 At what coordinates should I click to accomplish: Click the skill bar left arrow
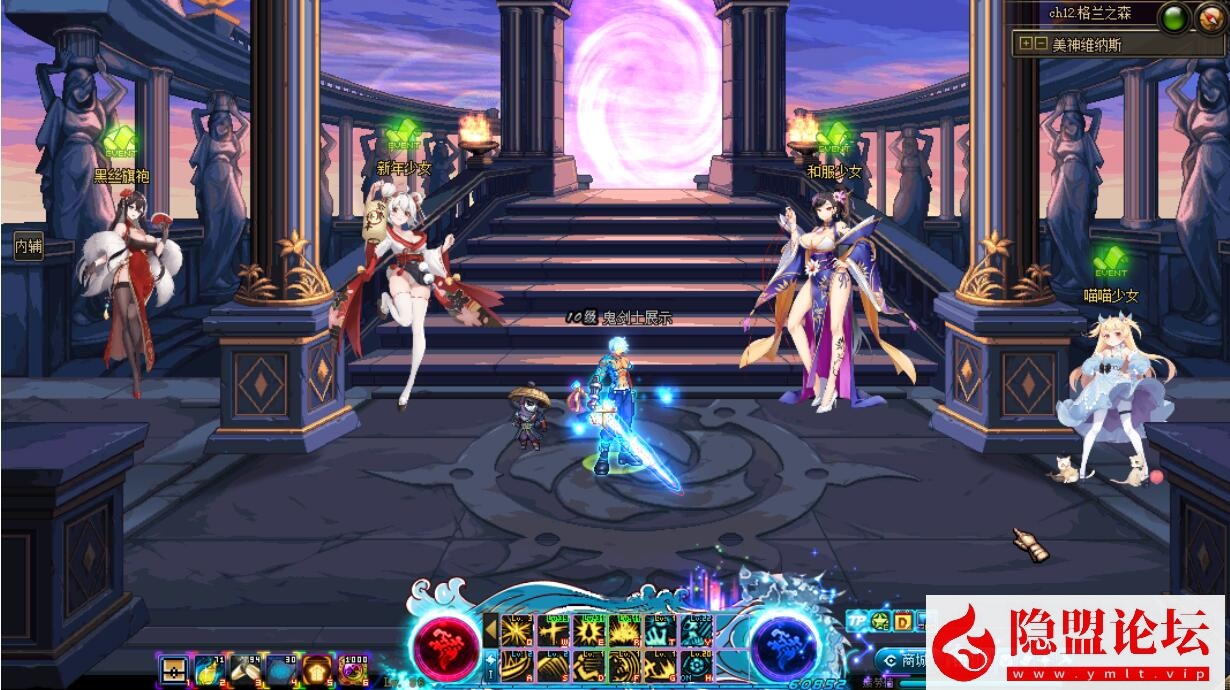point(490,629)
